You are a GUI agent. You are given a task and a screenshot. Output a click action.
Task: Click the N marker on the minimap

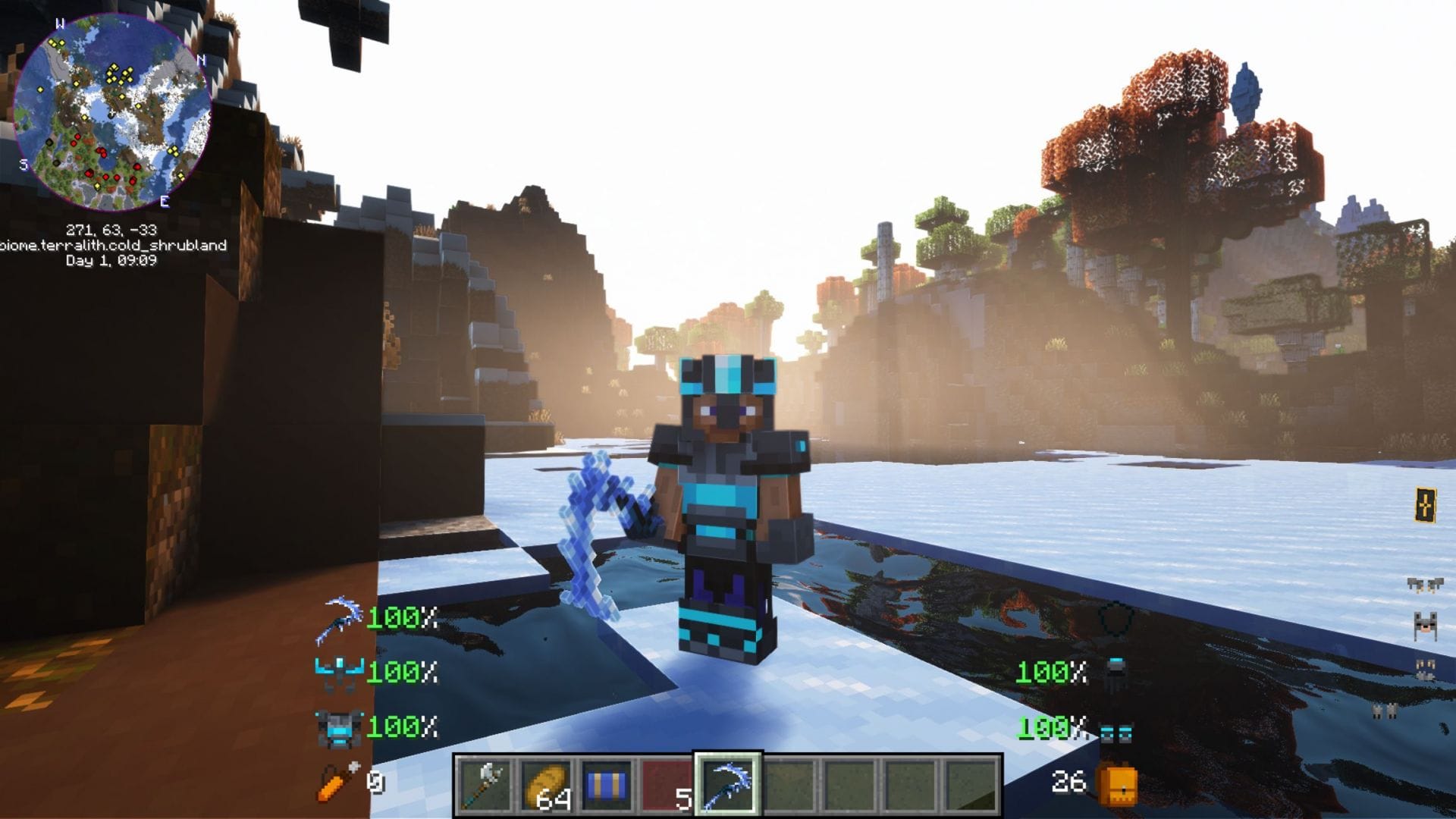(x=200, y=58)
